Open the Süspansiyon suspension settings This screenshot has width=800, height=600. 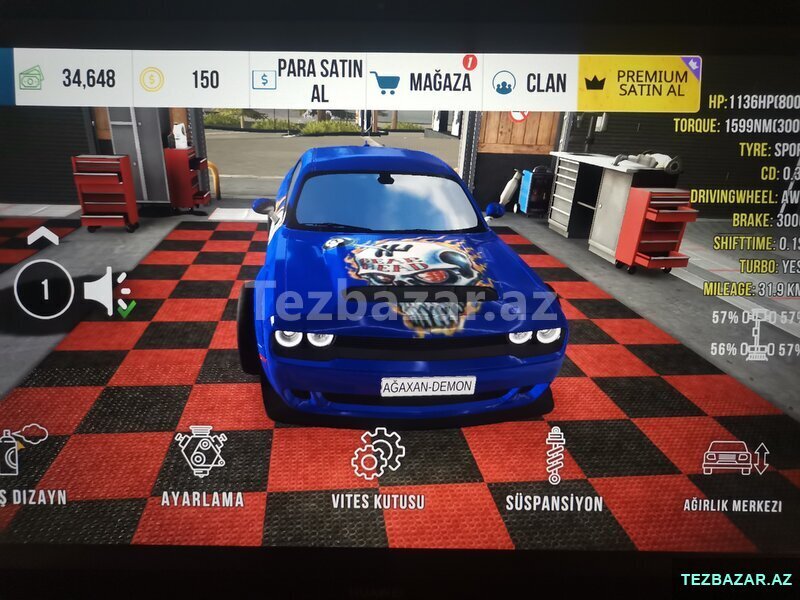[x=554, y=470]
